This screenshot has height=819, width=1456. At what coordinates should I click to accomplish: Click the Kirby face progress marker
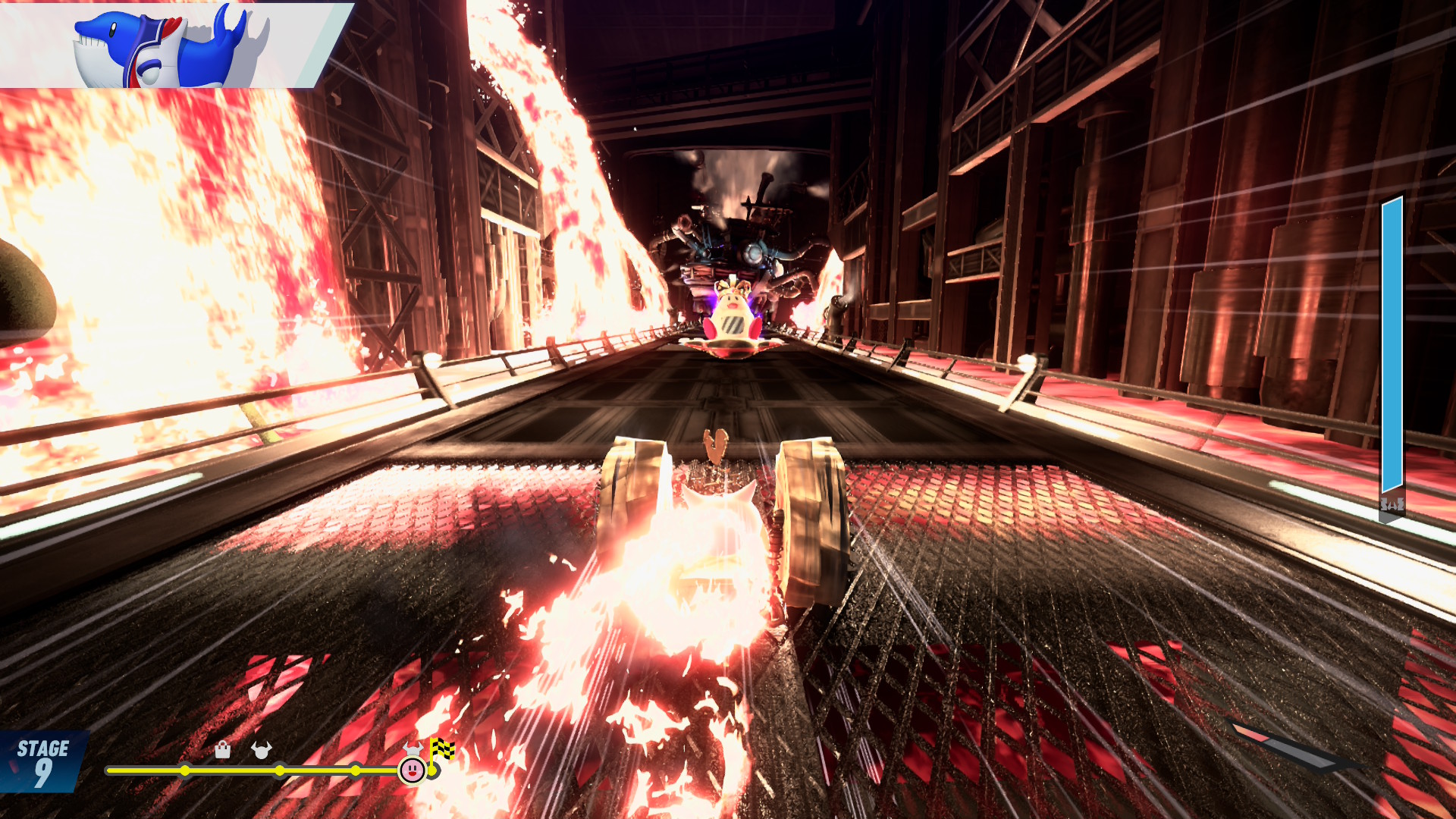point(412,770)
